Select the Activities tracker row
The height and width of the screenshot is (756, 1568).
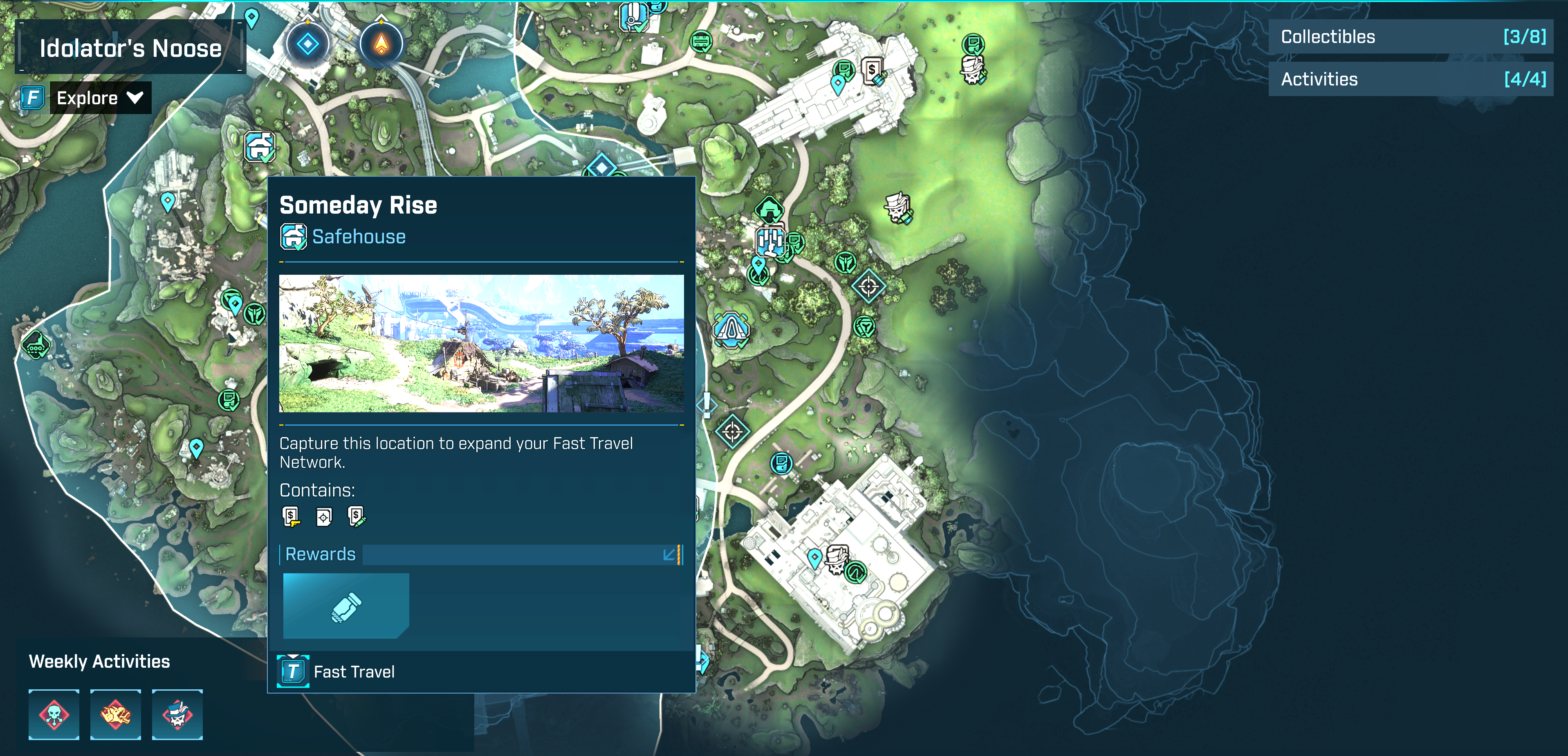click(1410, 80)
